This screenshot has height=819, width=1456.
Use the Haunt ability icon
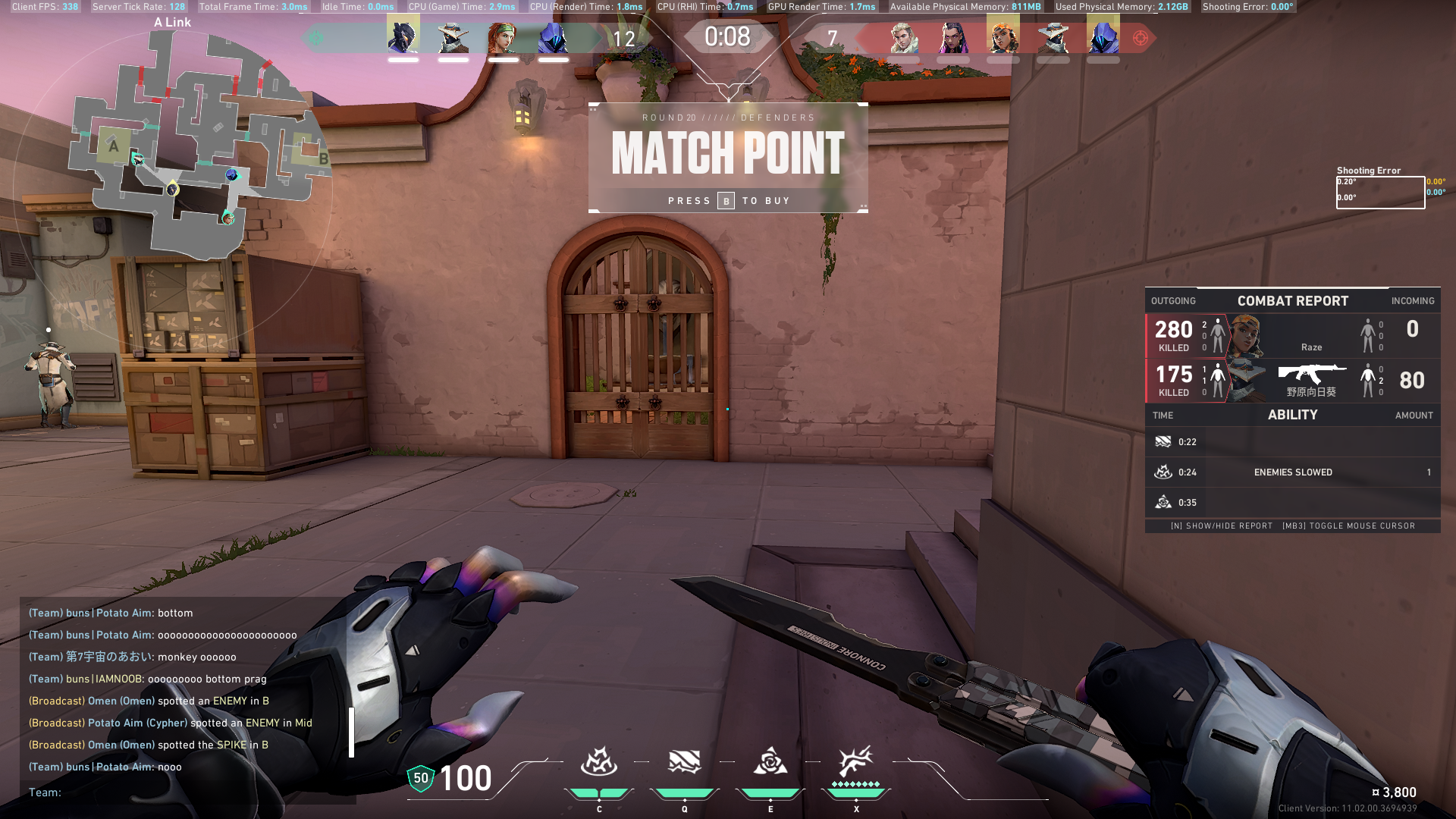[770, 762]
